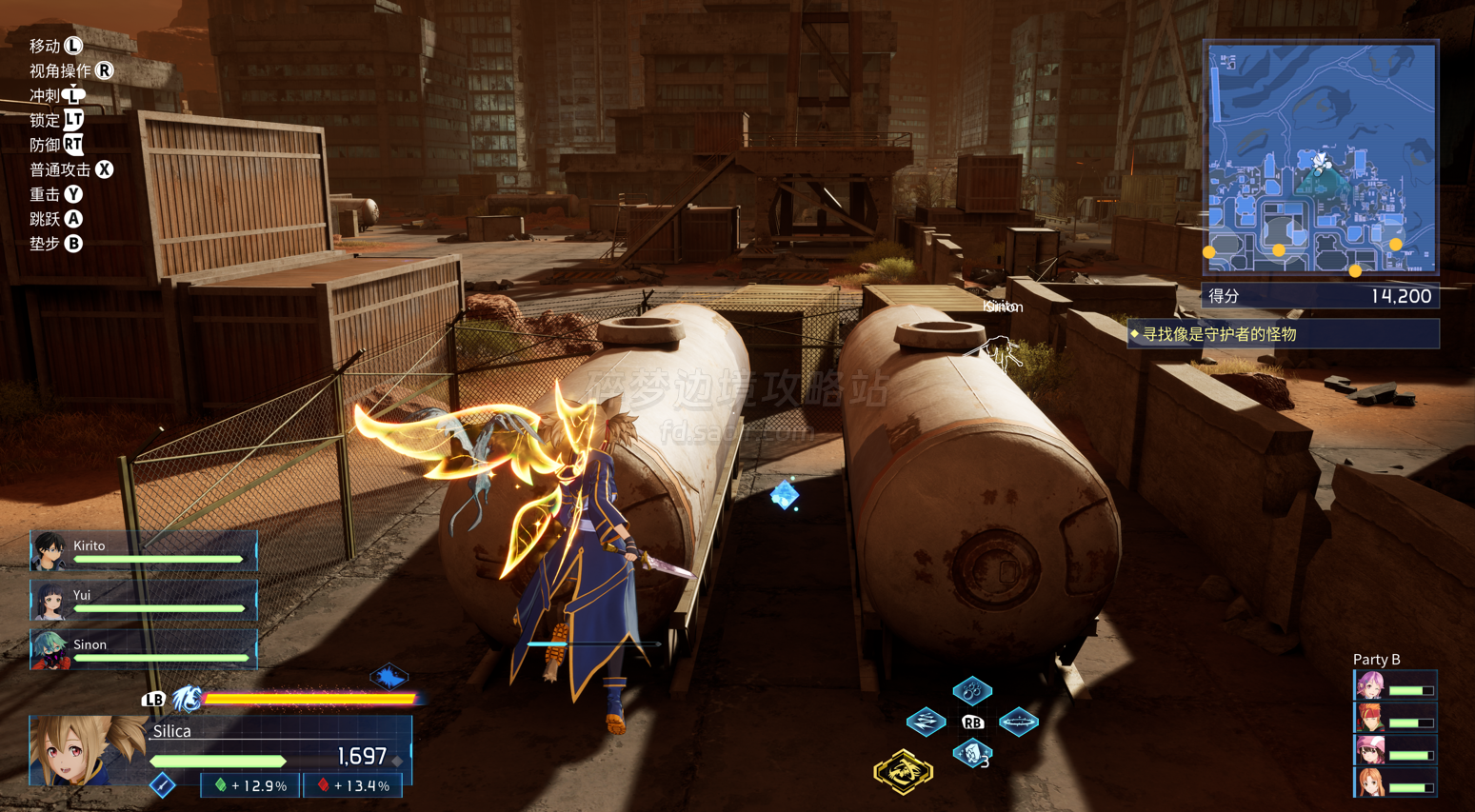Use the triple arrows skill
Image resolution: width=1475 pixels, height=812 pixels.
[926, 722]
